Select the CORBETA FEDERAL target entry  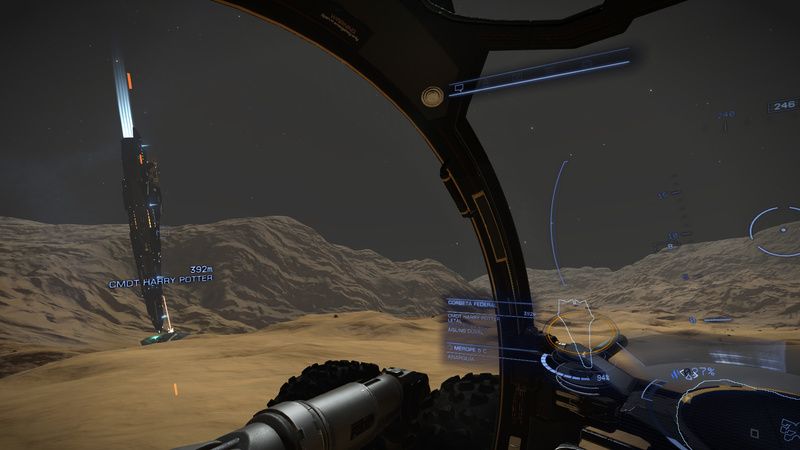click(x=474, y=301)
